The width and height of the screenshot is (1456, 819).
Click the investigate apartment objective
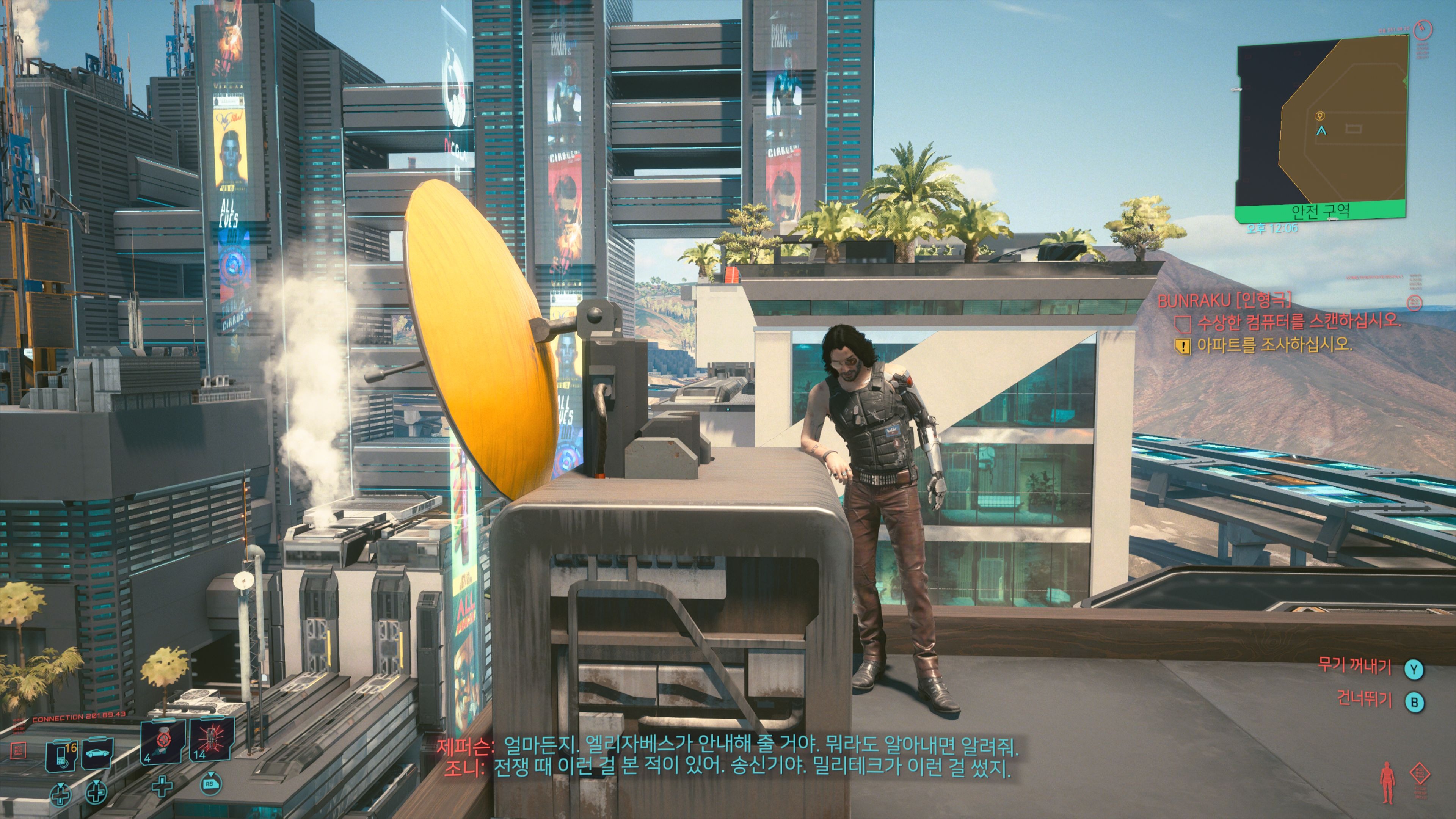pyautogui.click(x=1274, y=345)
